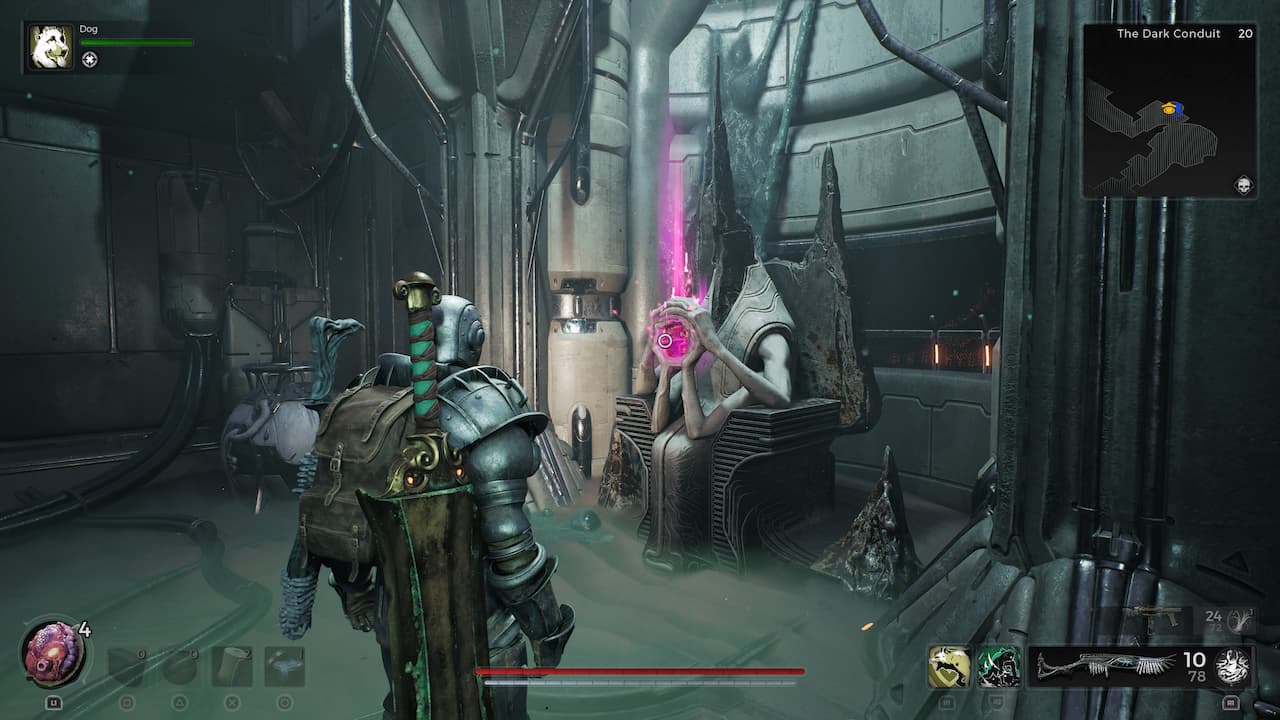
Task: Activate the green skill icon beside the yellow one
Action: coord(996,666)
